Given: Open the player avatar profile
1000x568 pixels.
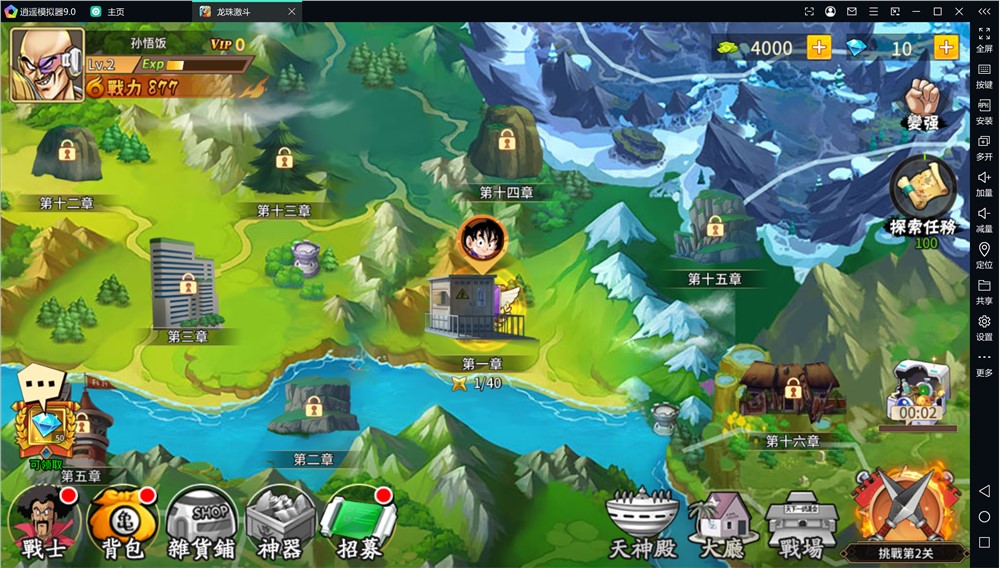Looking at the screenshot, I should click(x=47, y=65).
